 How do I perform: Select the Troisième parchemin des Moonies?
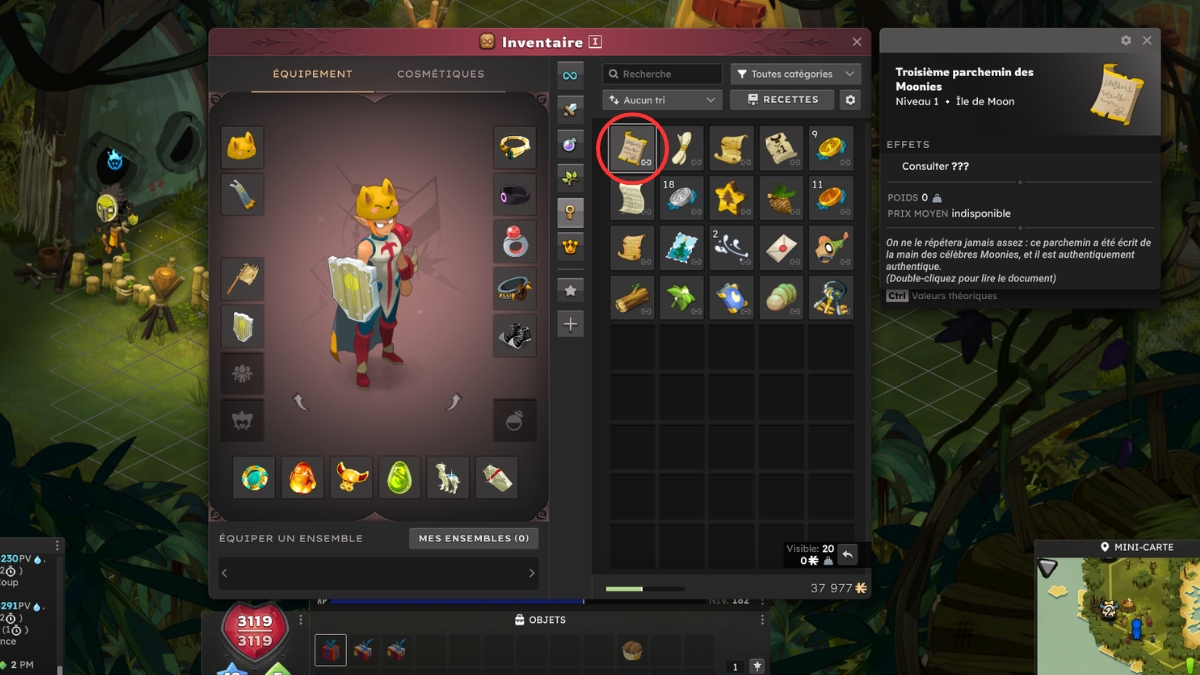pos(632,148)
